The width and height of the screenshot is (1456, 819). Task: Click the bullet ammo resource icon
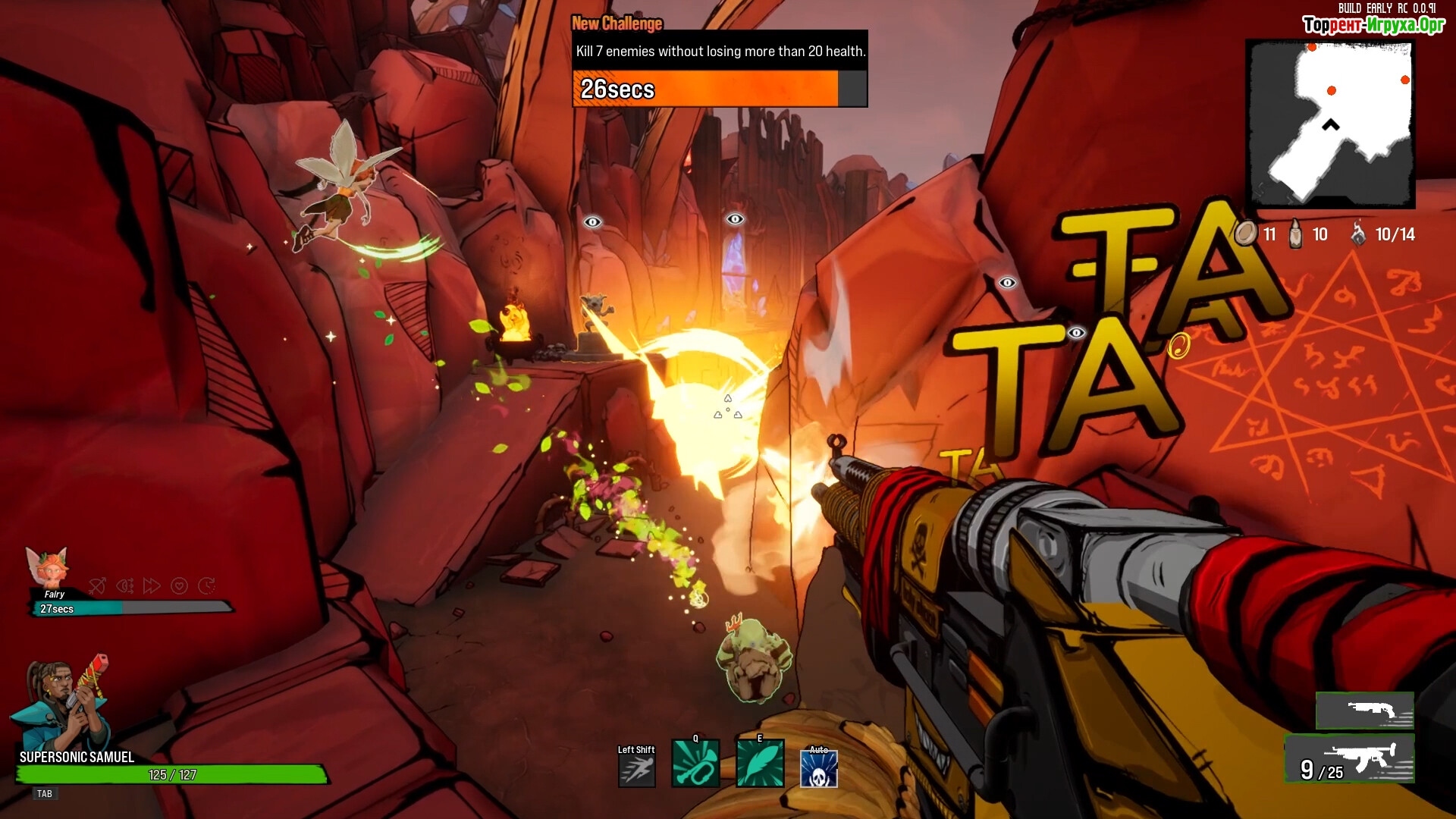click(1295, 234)
